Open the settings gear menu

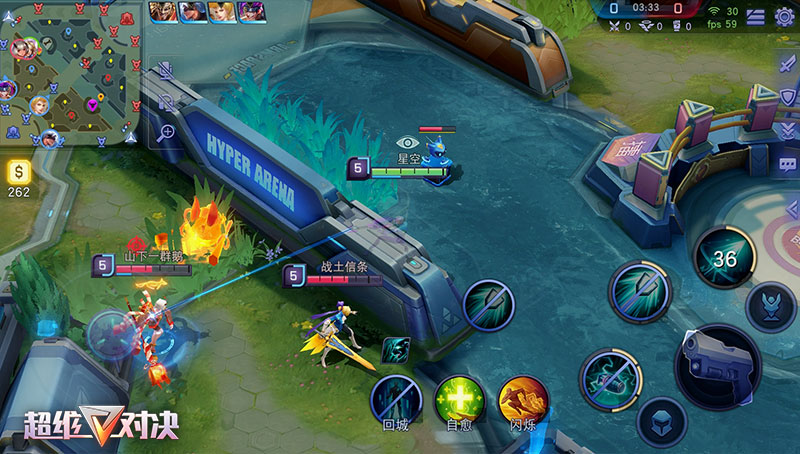pos(784,16)
